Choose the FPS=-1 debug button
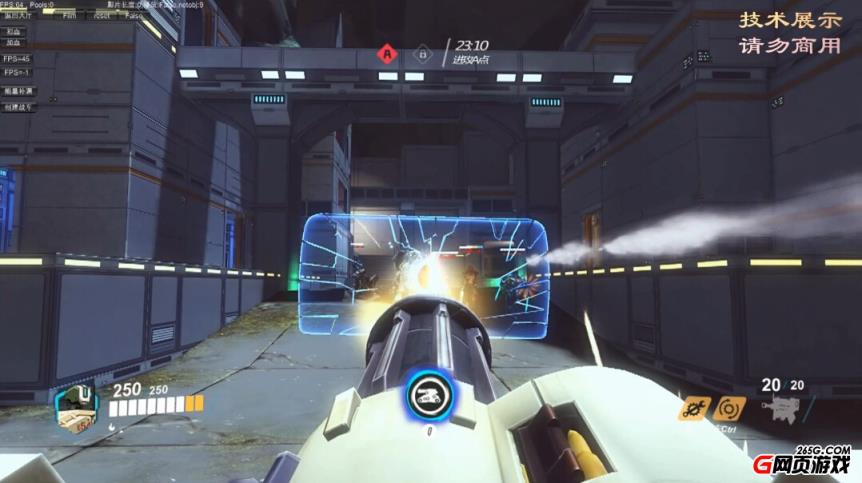This screenshot has height=483, width=862. [x=16, y=72]
